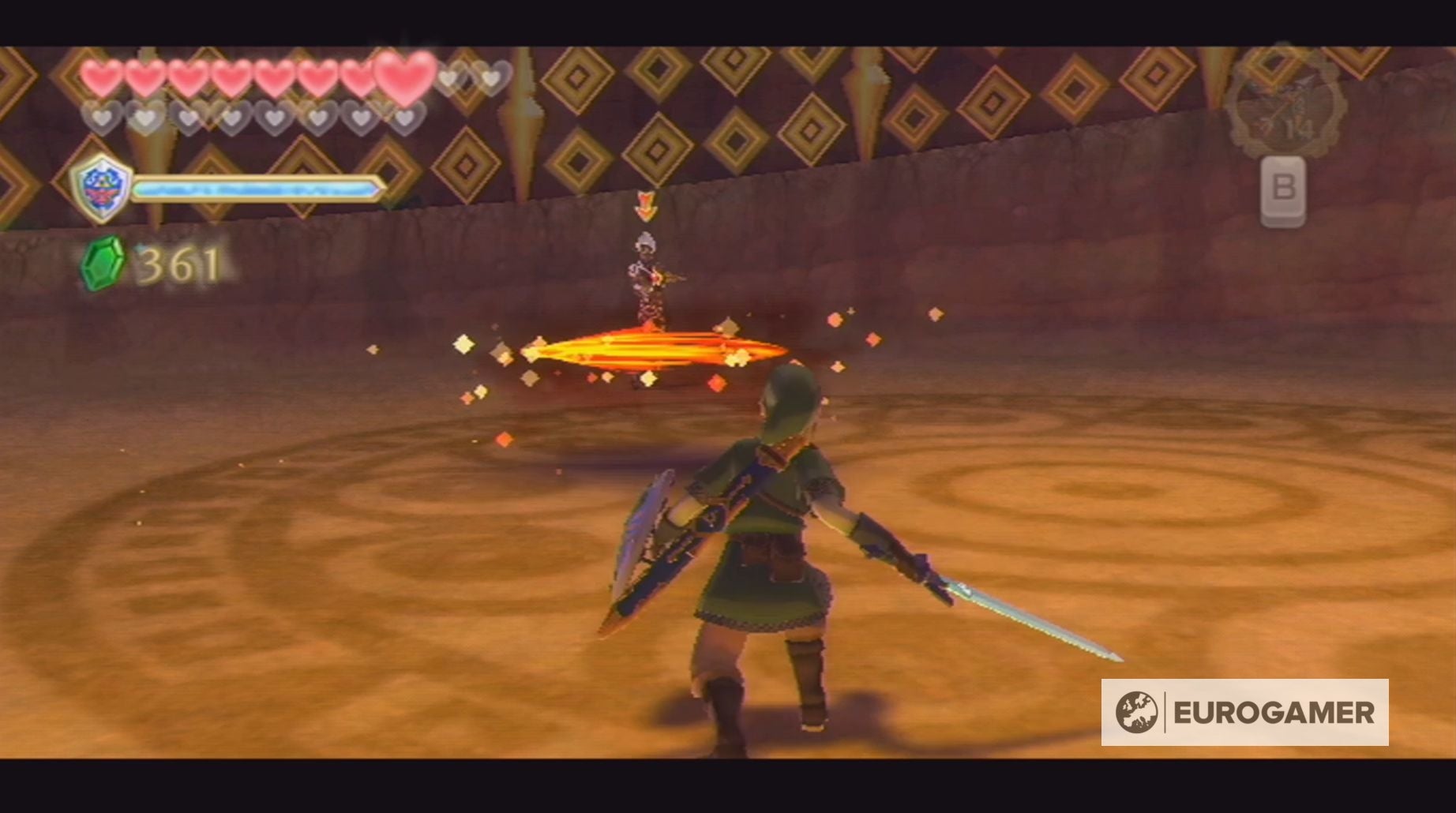Select the last glowing heart

[x=404, y=76]
